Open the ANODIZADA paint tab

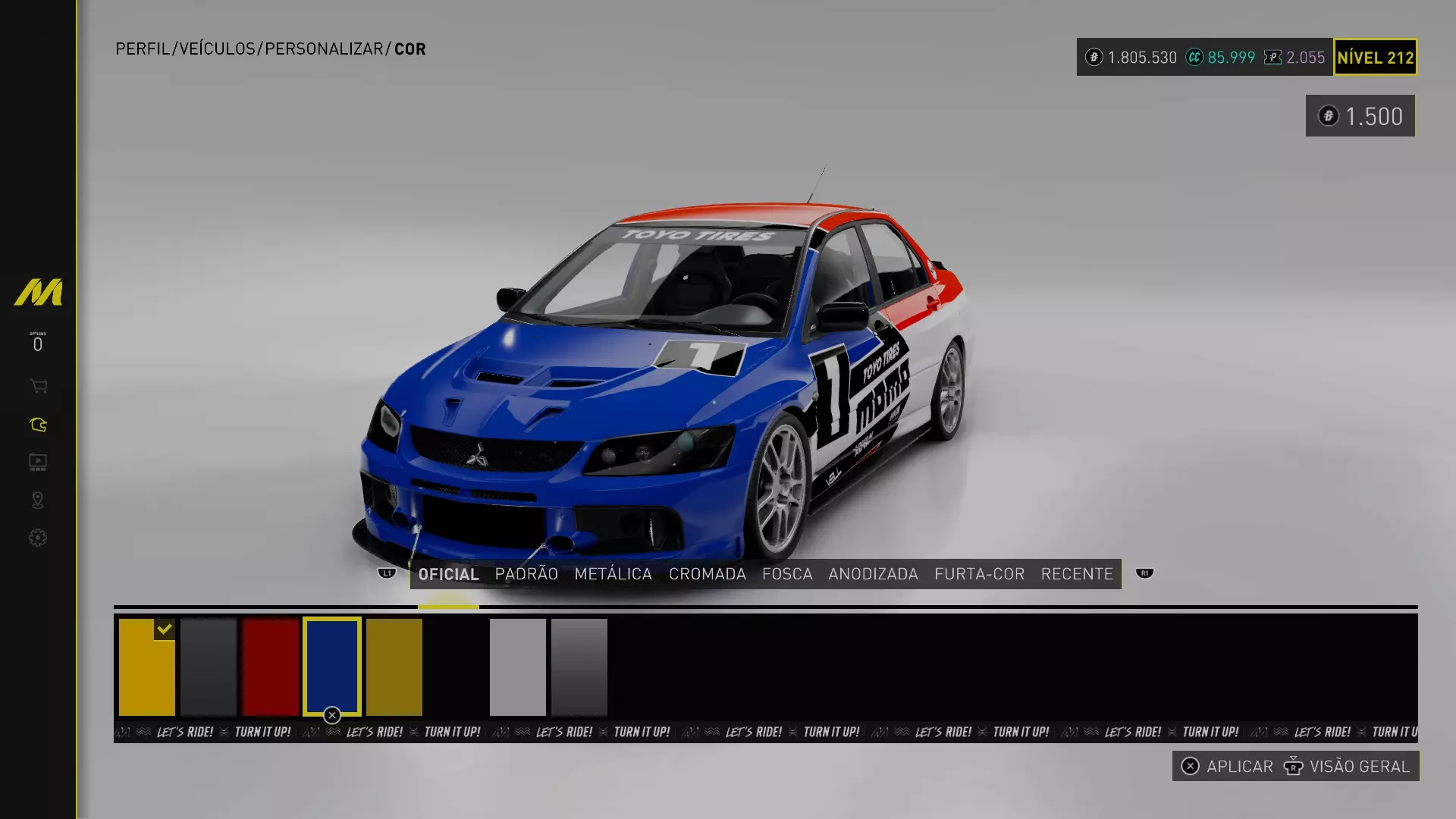point(873,574)
